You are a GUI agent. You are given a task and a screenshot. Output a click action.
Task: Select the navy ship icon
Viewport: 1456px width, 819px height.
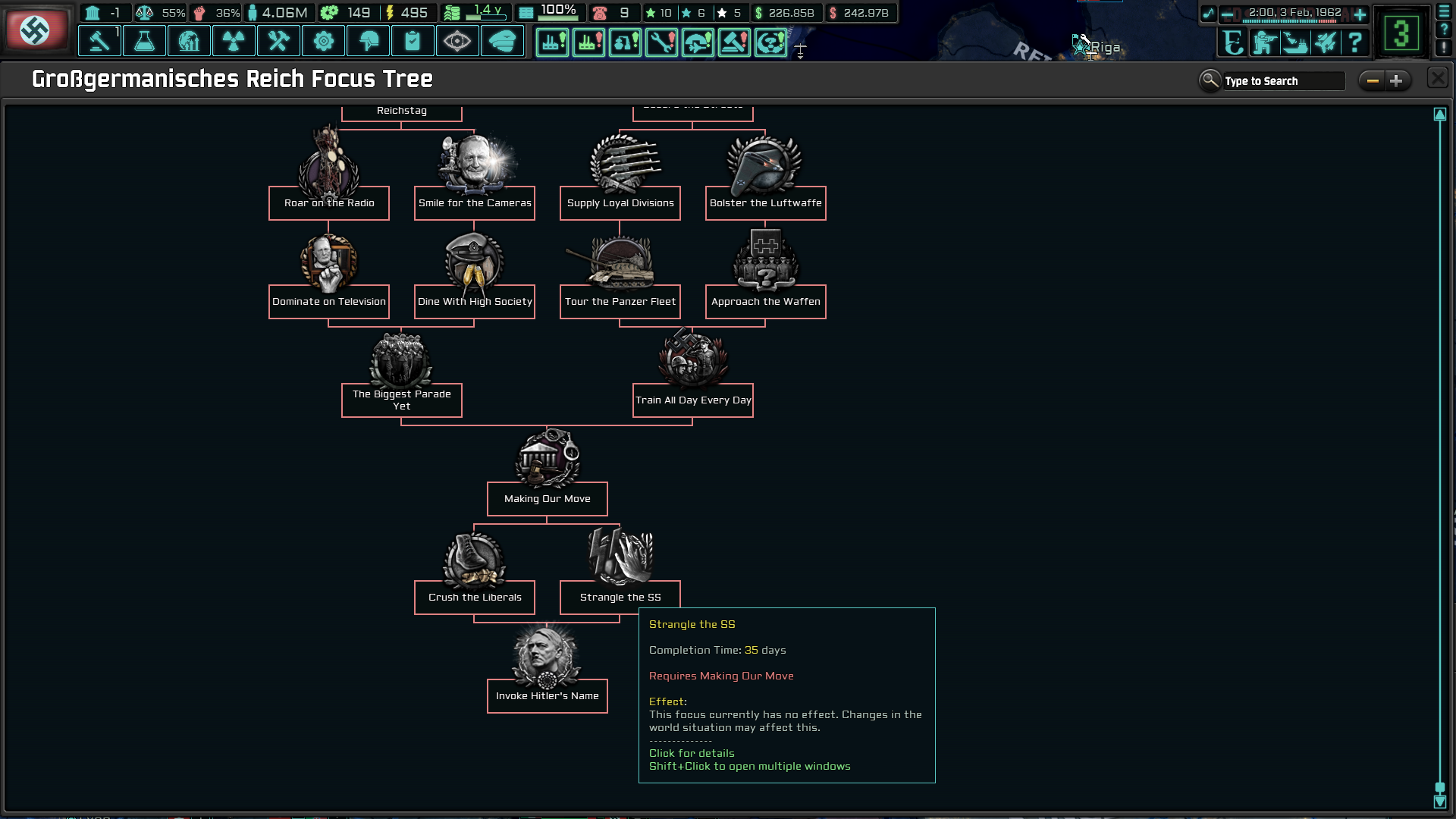[x=1295, y=43]
